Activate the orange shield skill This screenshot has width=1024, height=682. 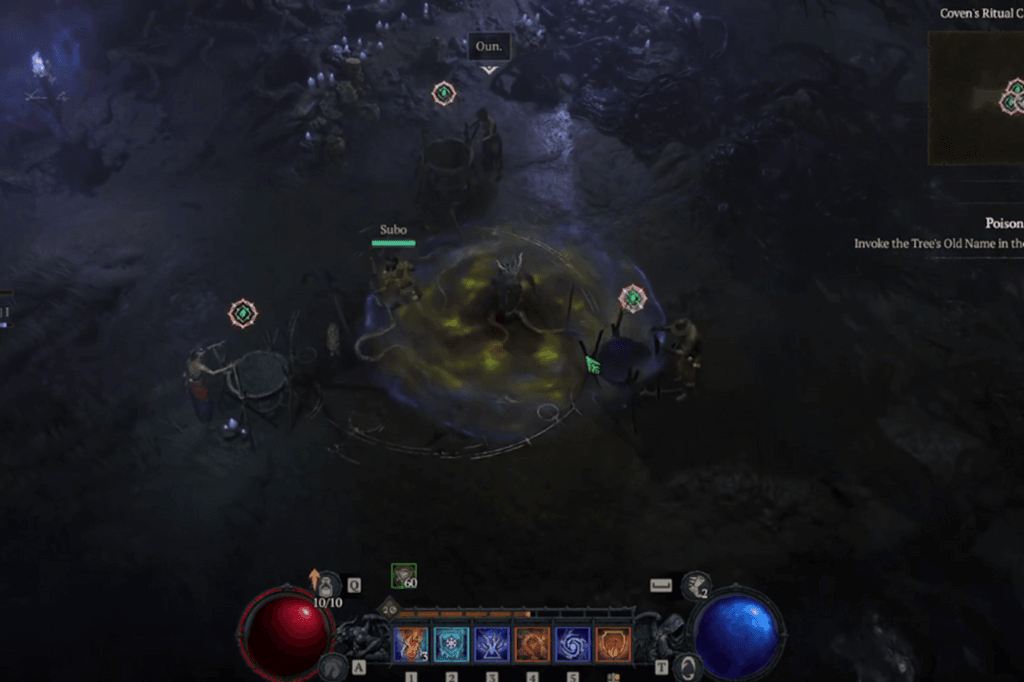point(613,644)
